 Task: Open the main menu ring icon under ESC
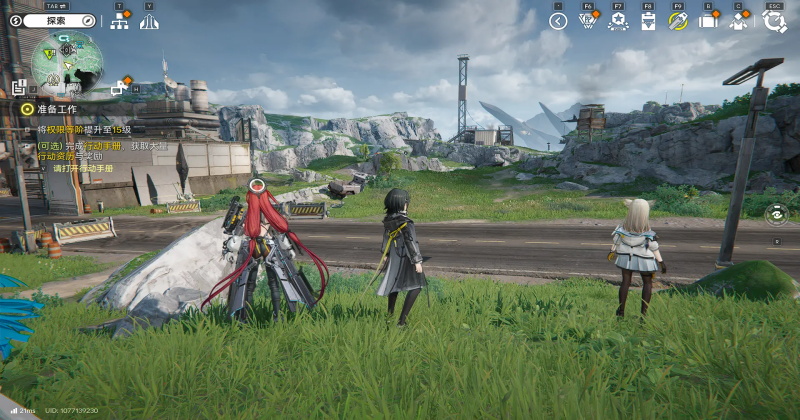coord(774,21)
